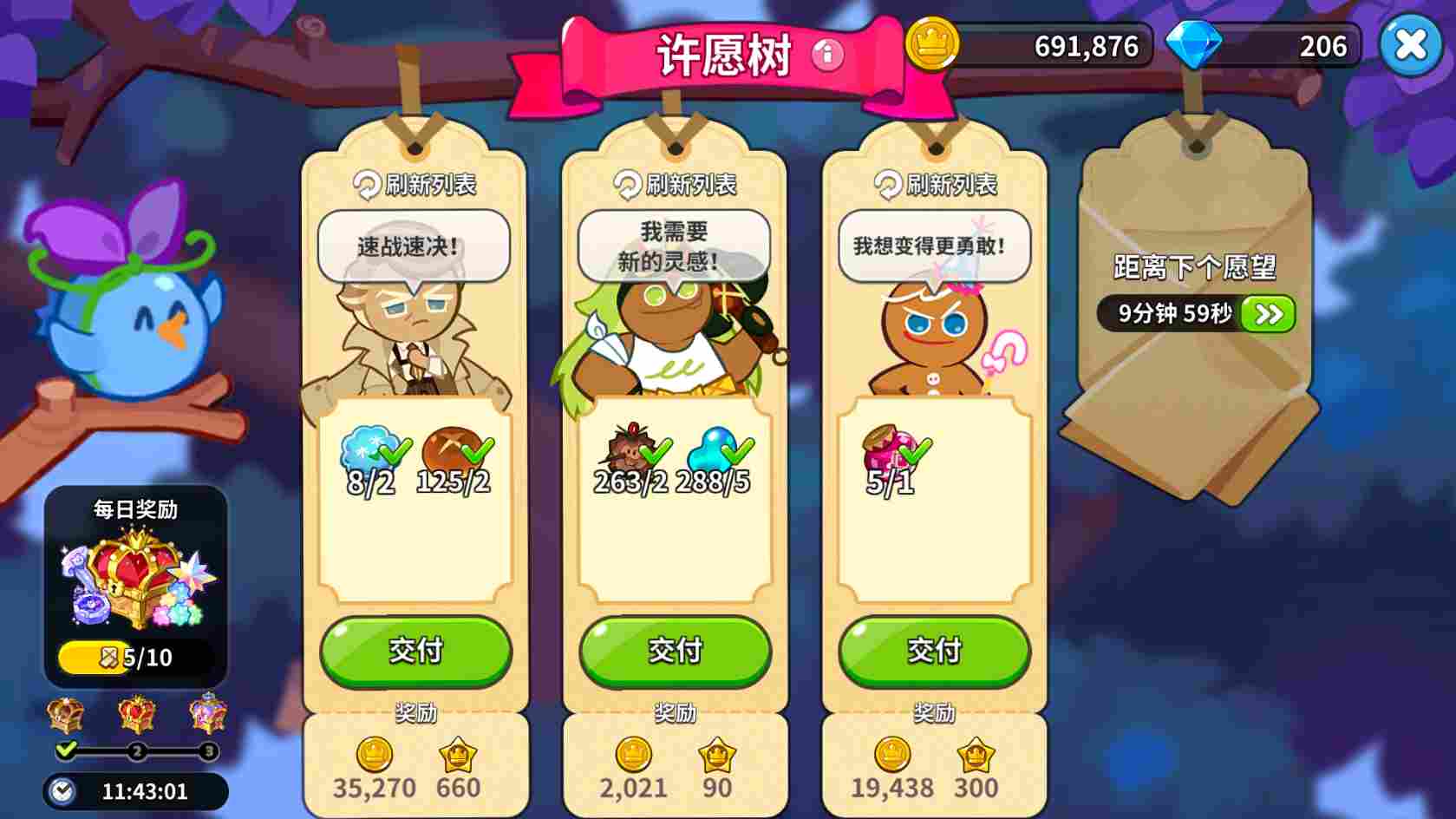
Task: Refresh the first wish list
Action: (x=416, y=183)
